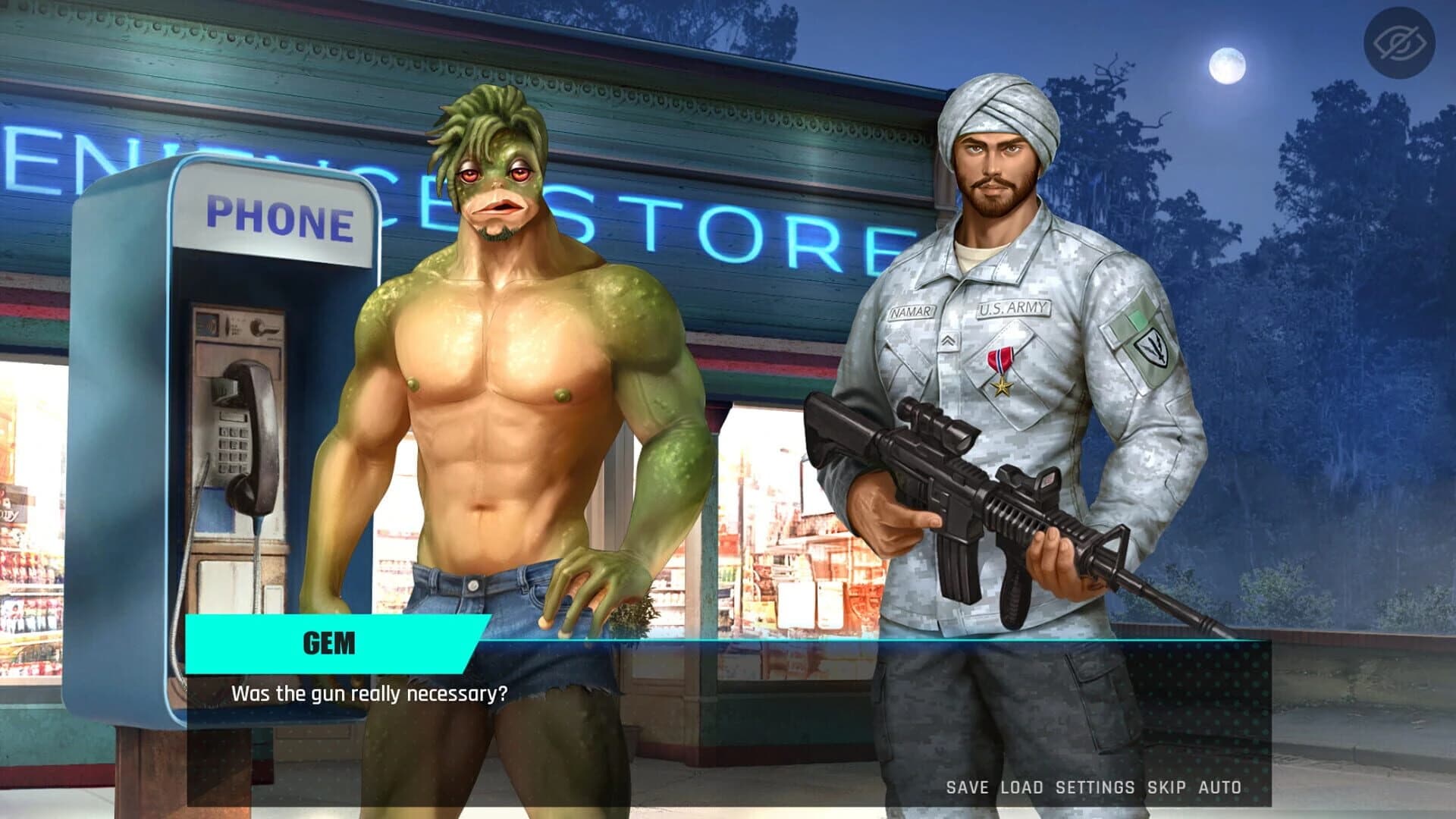
Task: Enable Skip mode for read text
Action: 1166,787
